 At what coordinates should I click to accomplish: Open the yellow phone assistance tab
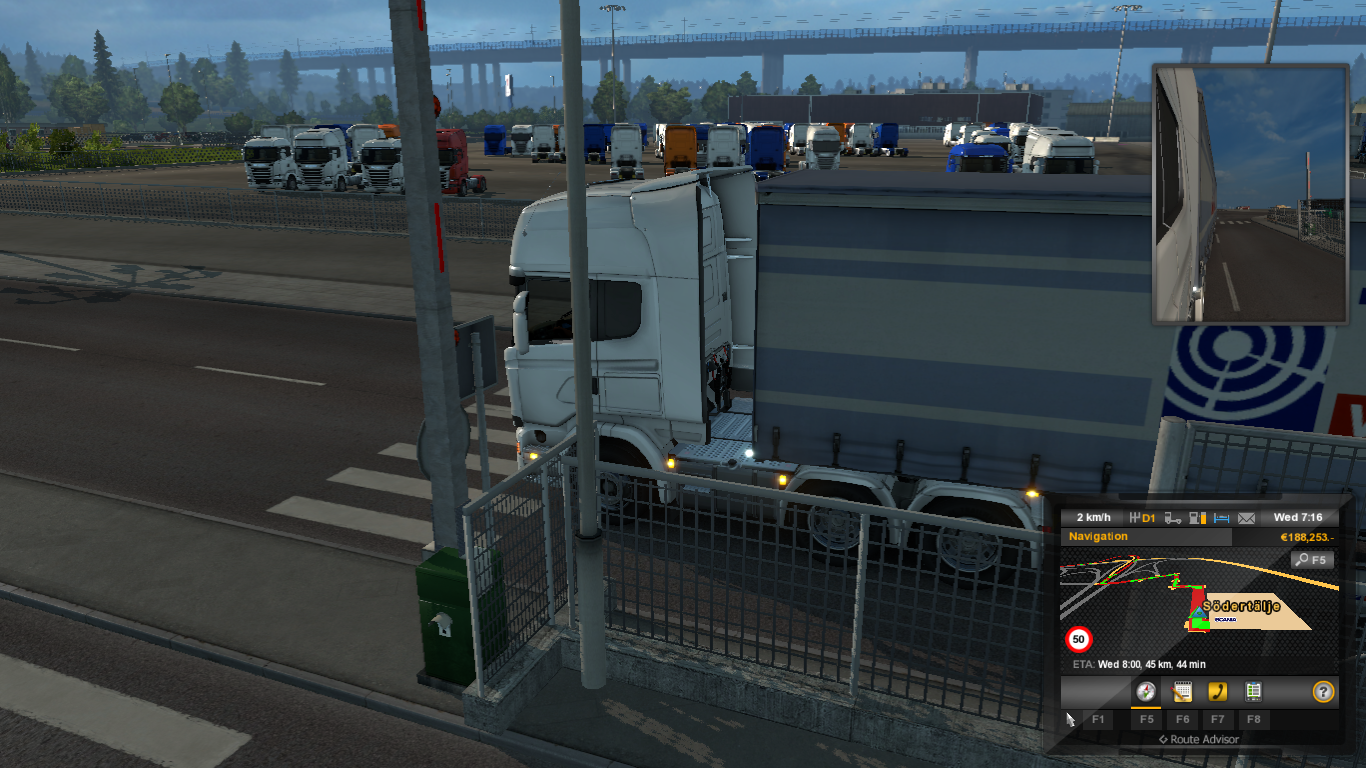(1217, 691)
